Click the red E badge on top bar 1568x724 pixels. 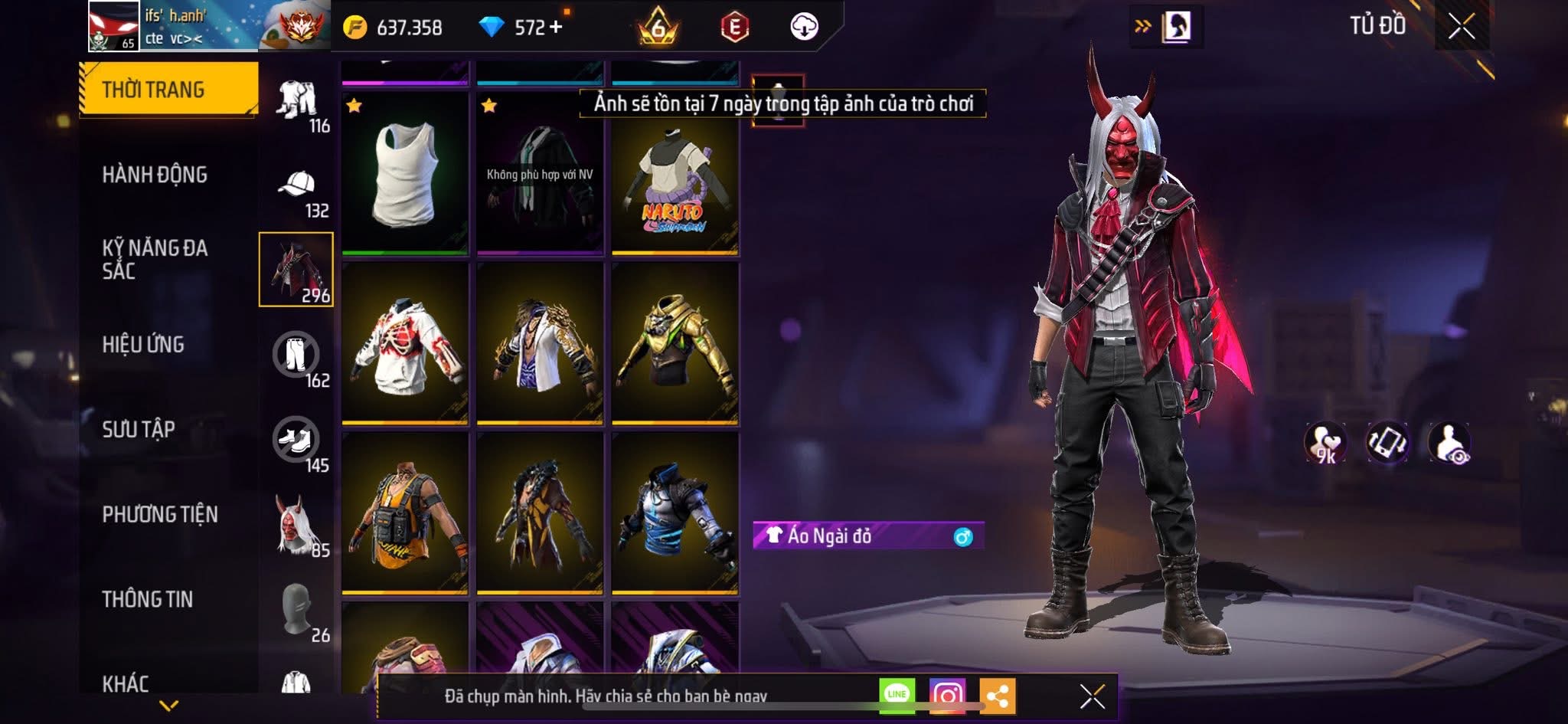tap(735, 25)
